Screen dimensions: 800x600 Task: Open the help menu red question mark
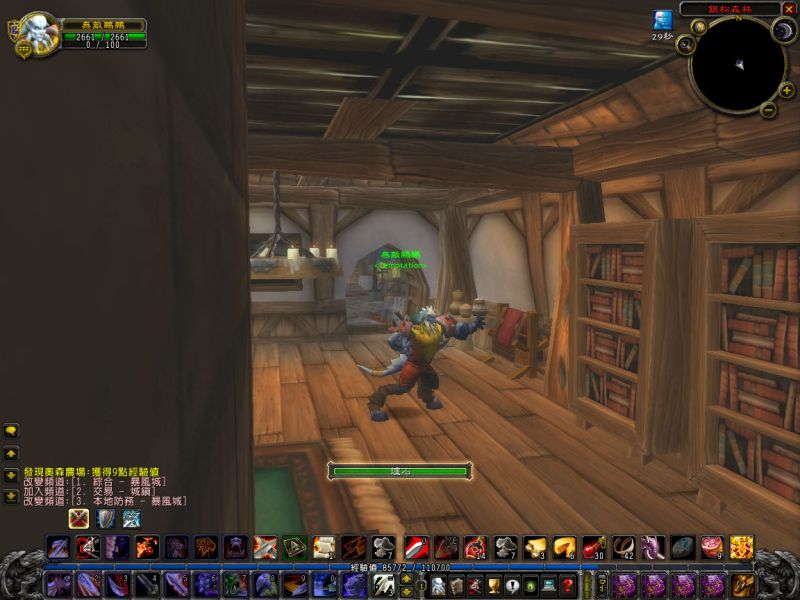(568, 586)
